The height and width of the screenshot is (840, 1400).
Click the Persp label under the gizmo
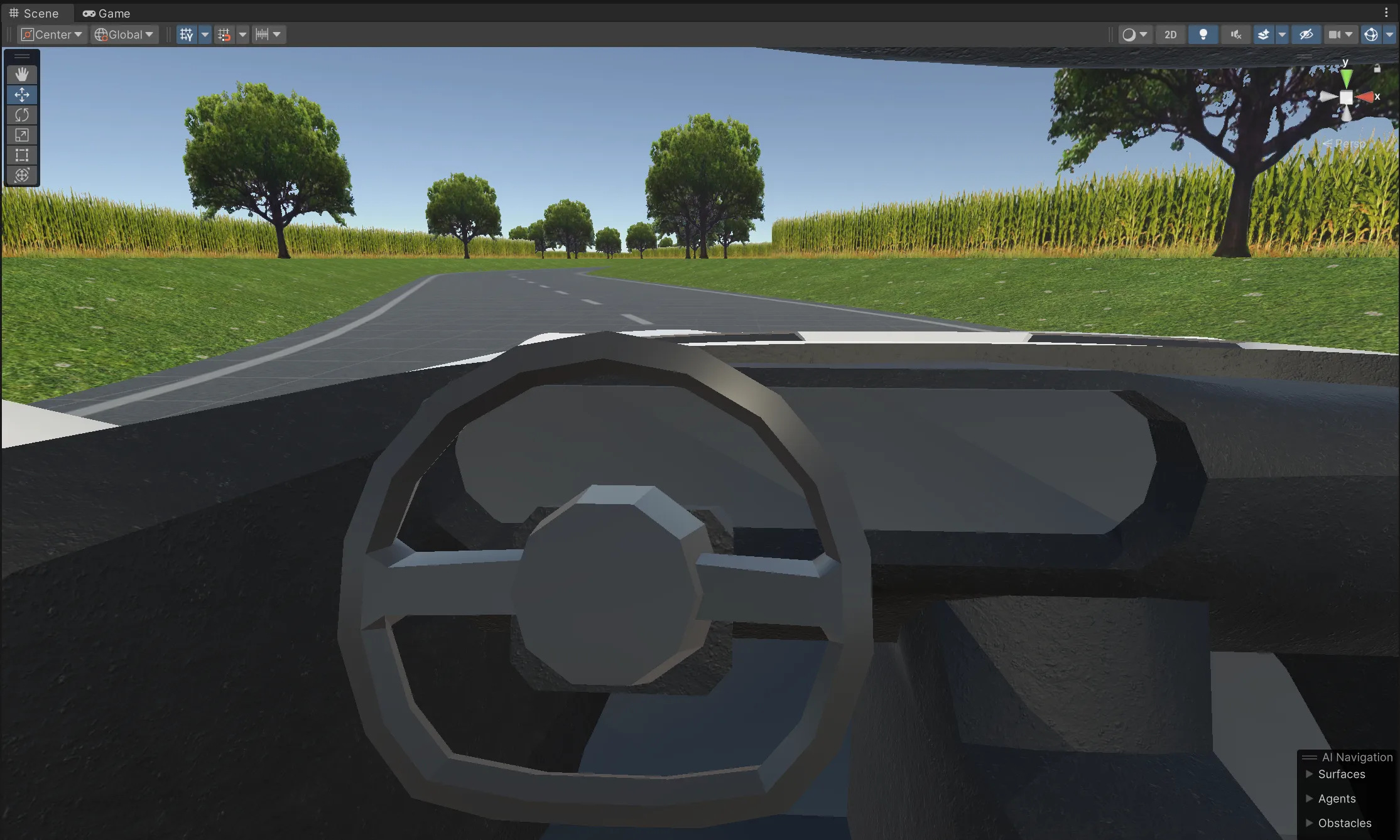pos(1349,143)
